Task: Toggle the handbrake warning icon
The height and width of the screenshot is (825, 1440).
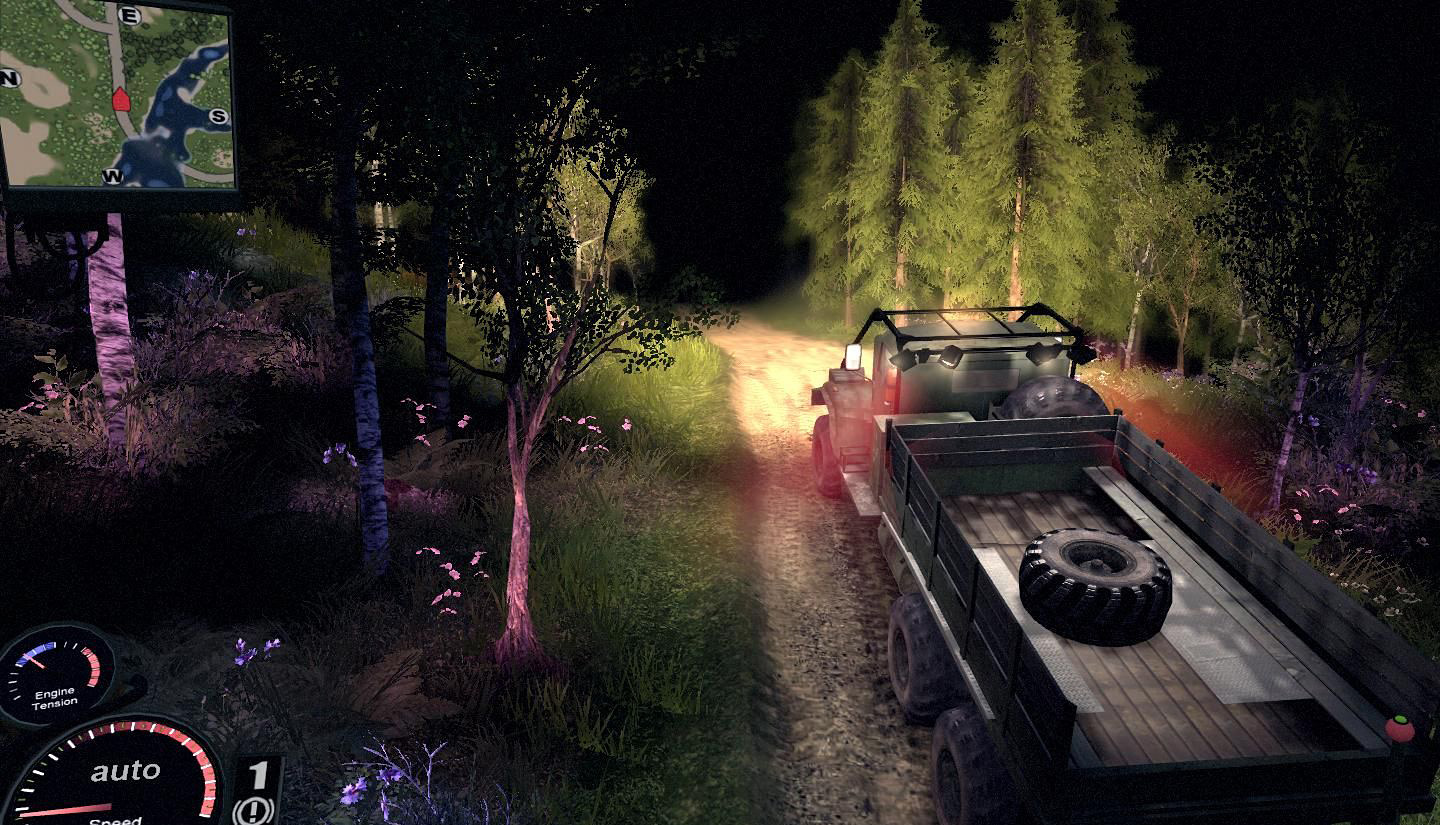Action: [x=255, y=810]
